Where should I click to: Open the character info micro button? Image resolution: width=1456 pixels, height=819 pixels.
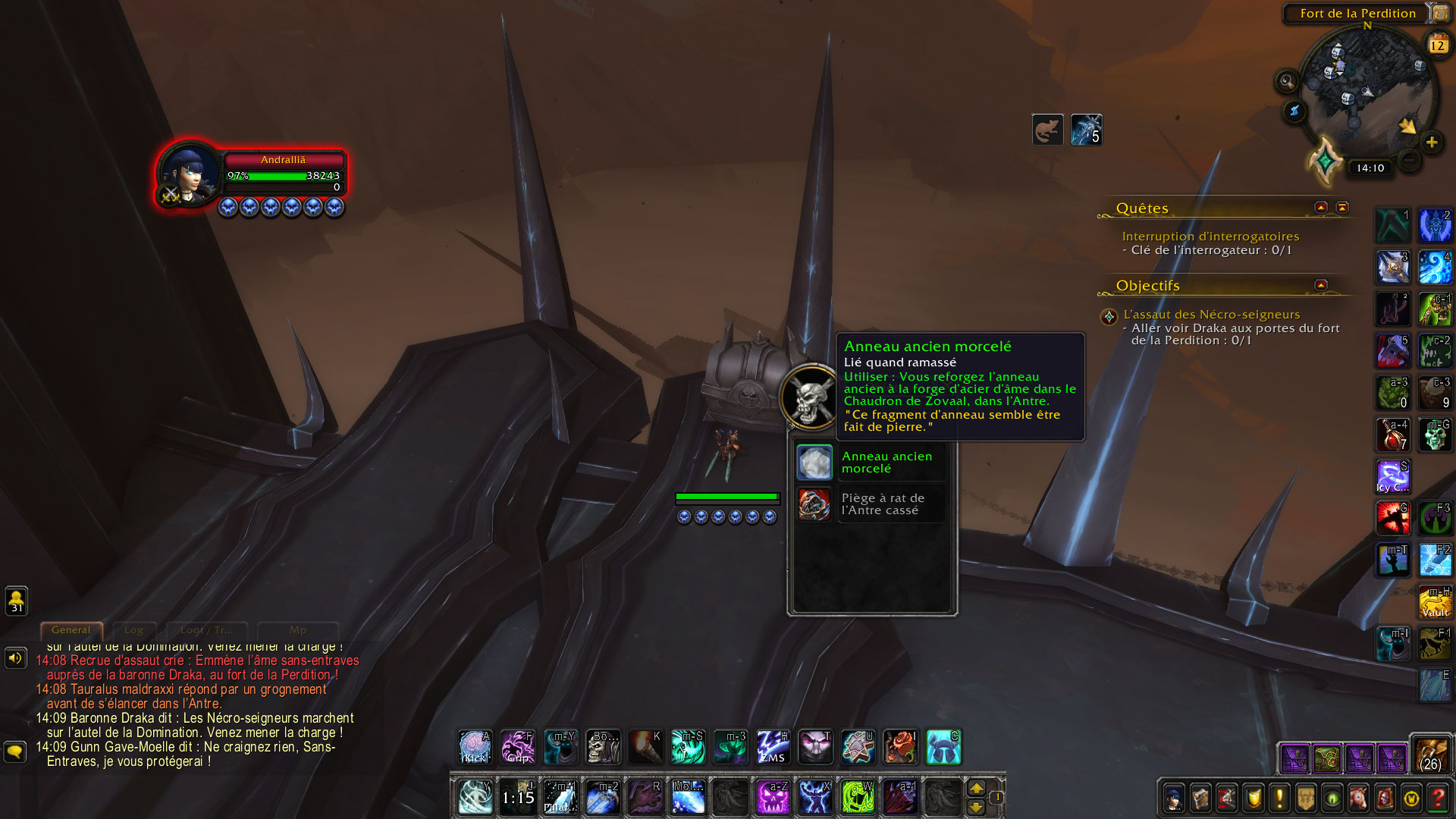(1174, 799)
